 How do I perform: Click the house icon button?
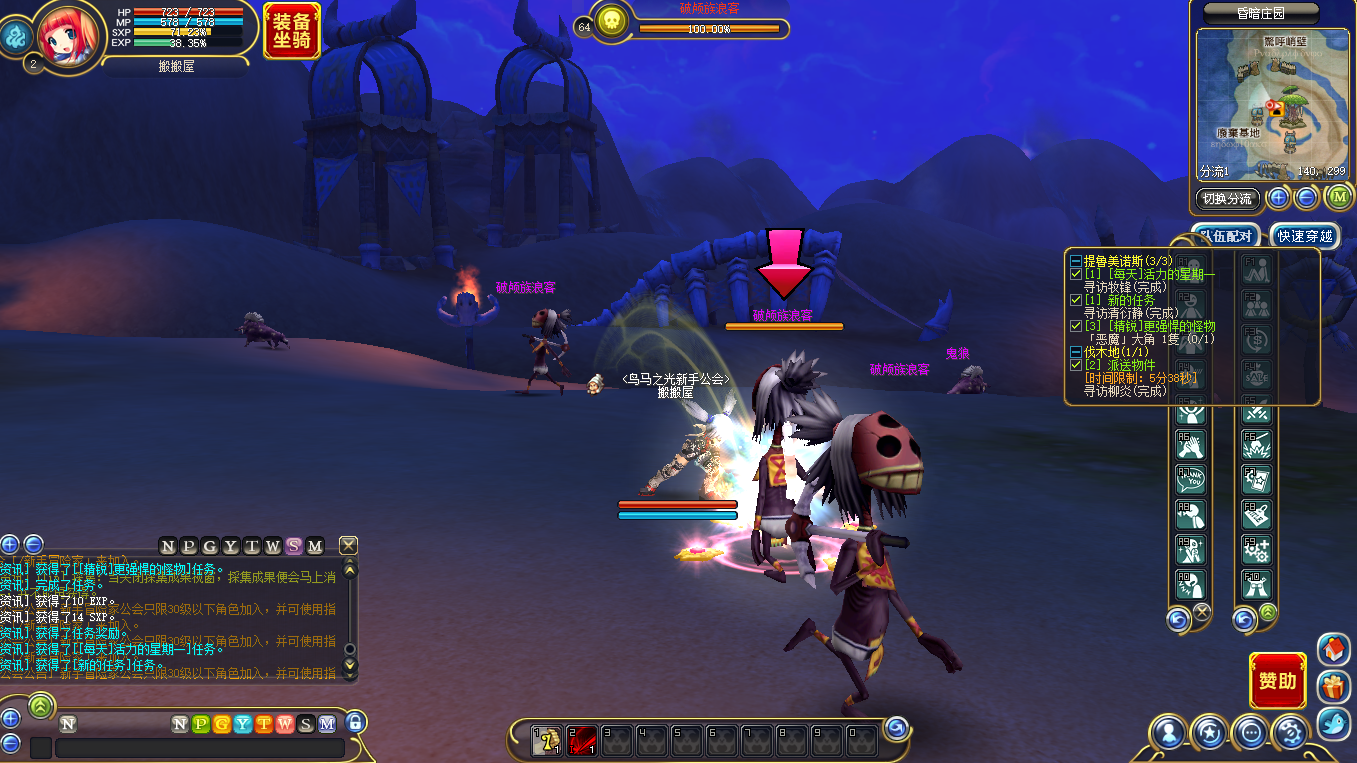[1333, 650]
